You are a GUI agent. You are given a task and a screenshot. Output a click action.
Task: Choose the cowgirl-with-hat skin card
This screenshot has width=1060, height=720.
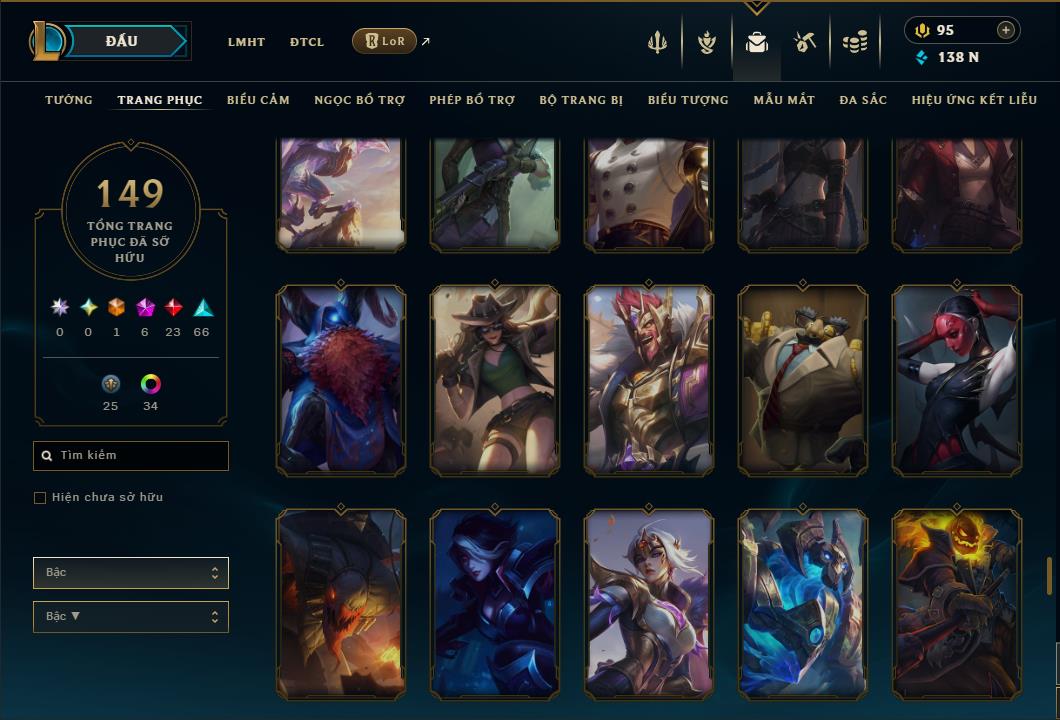pyautogui.click(x=495, y=380)
